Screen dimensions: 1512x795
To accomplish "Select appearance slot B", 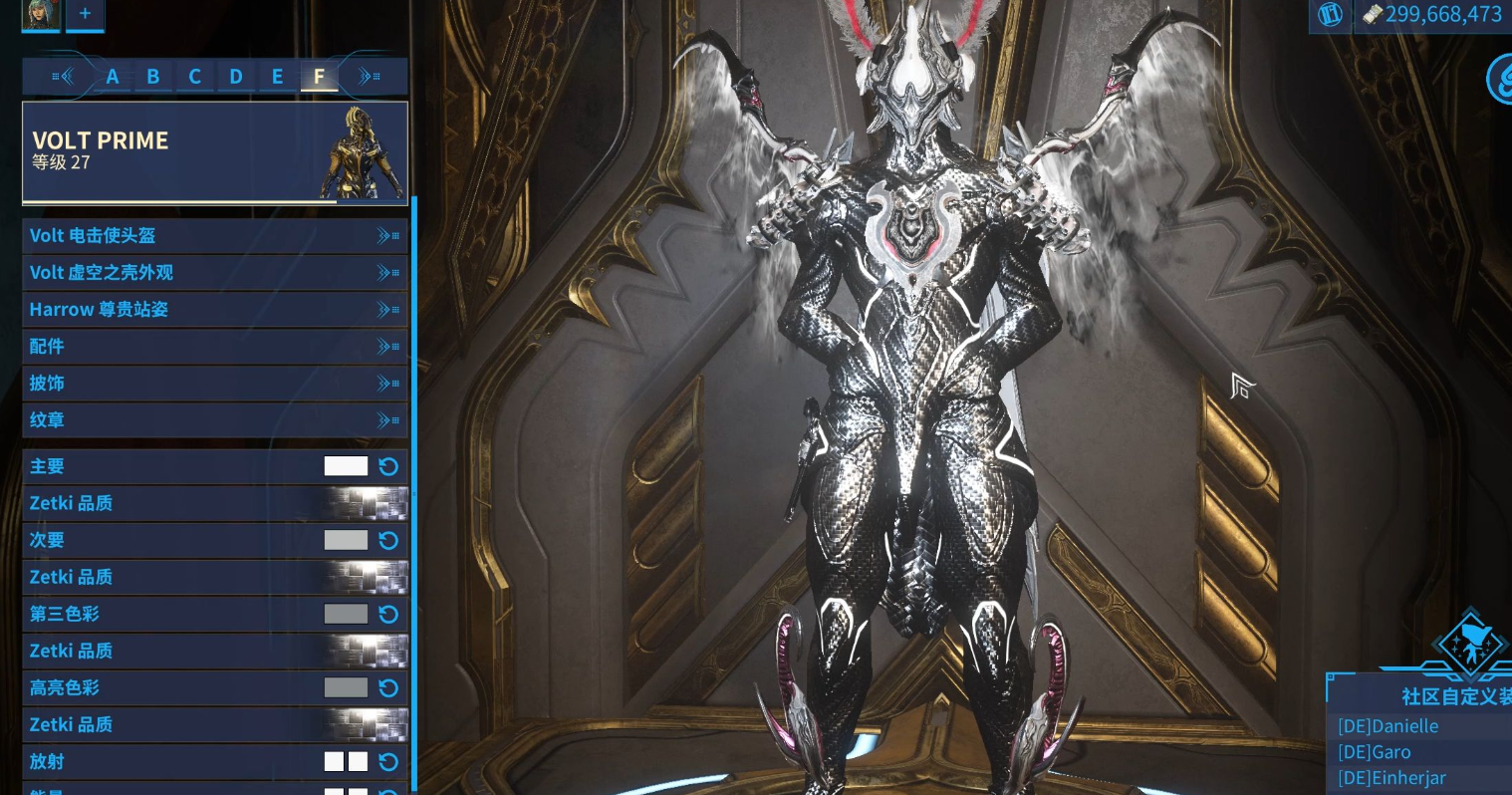I will click(x=153, y=77).
